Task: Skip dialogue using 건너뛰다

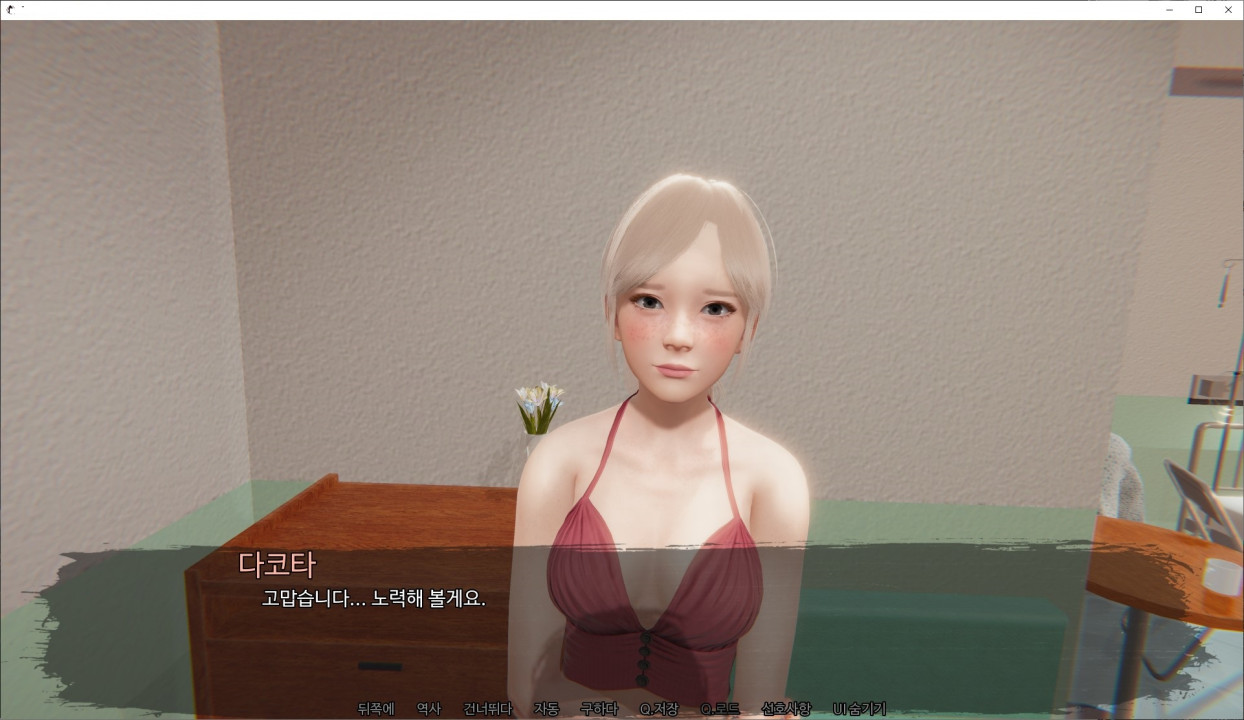Action: click(487, 709)
